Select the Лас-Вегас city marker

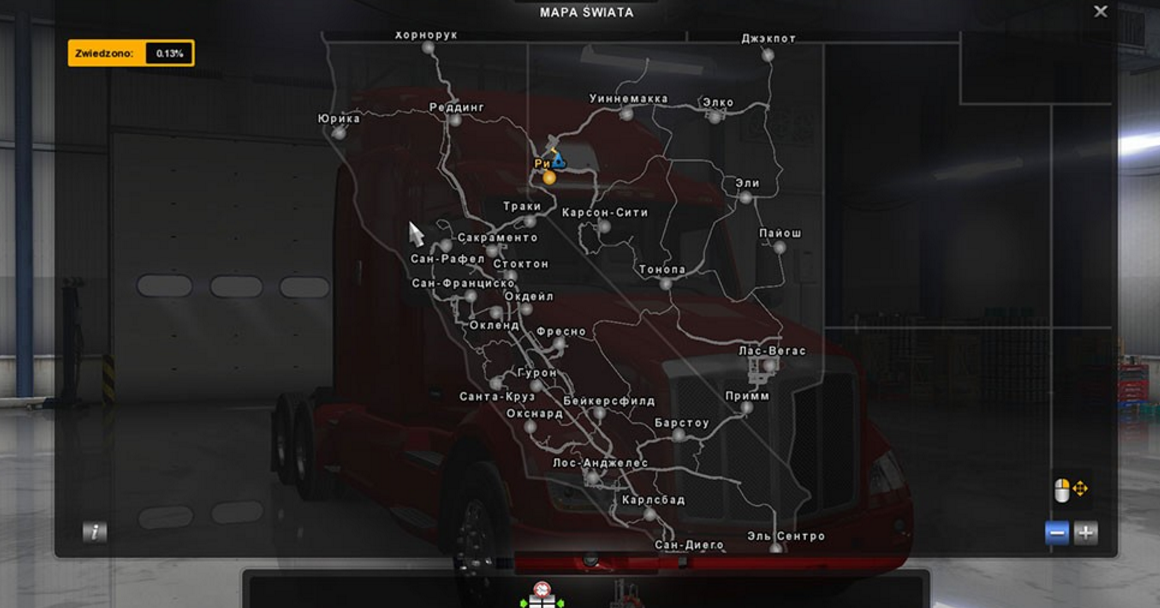pos(769,366)
